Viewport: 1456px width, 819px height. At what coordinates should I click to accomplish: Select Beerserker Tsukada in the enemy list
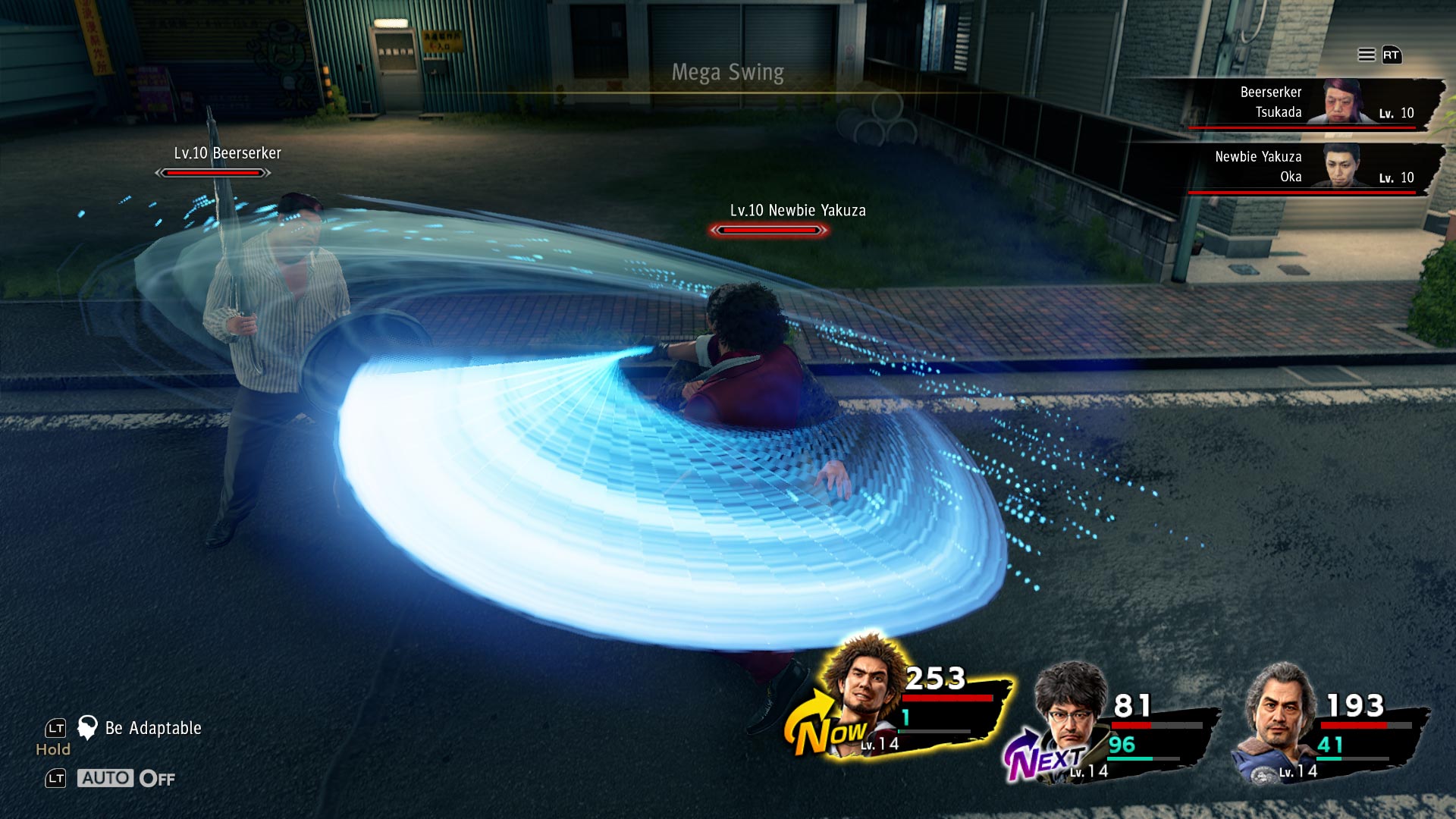point(1304,103)
